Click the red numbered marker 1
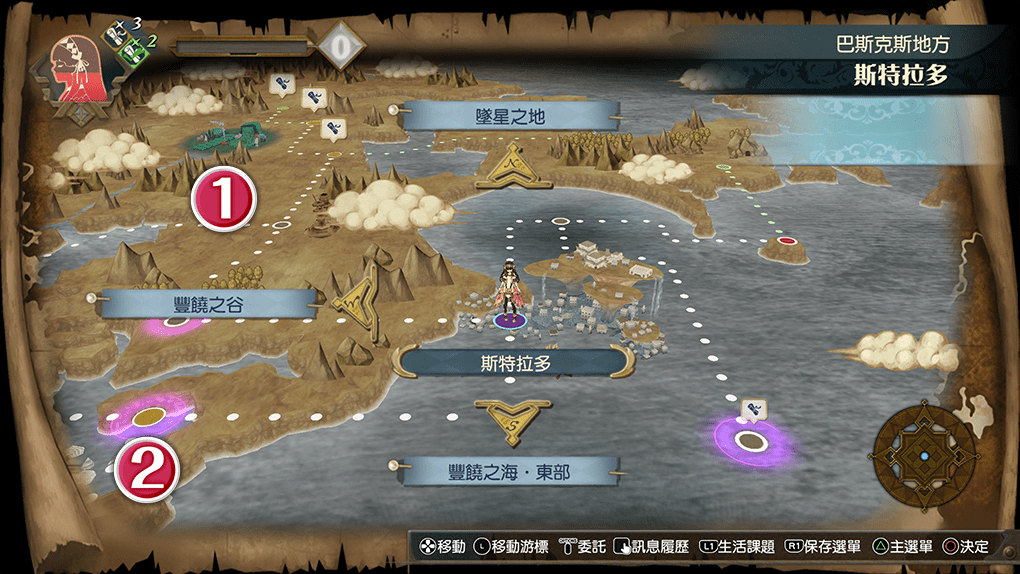 [x=224, y=198]
